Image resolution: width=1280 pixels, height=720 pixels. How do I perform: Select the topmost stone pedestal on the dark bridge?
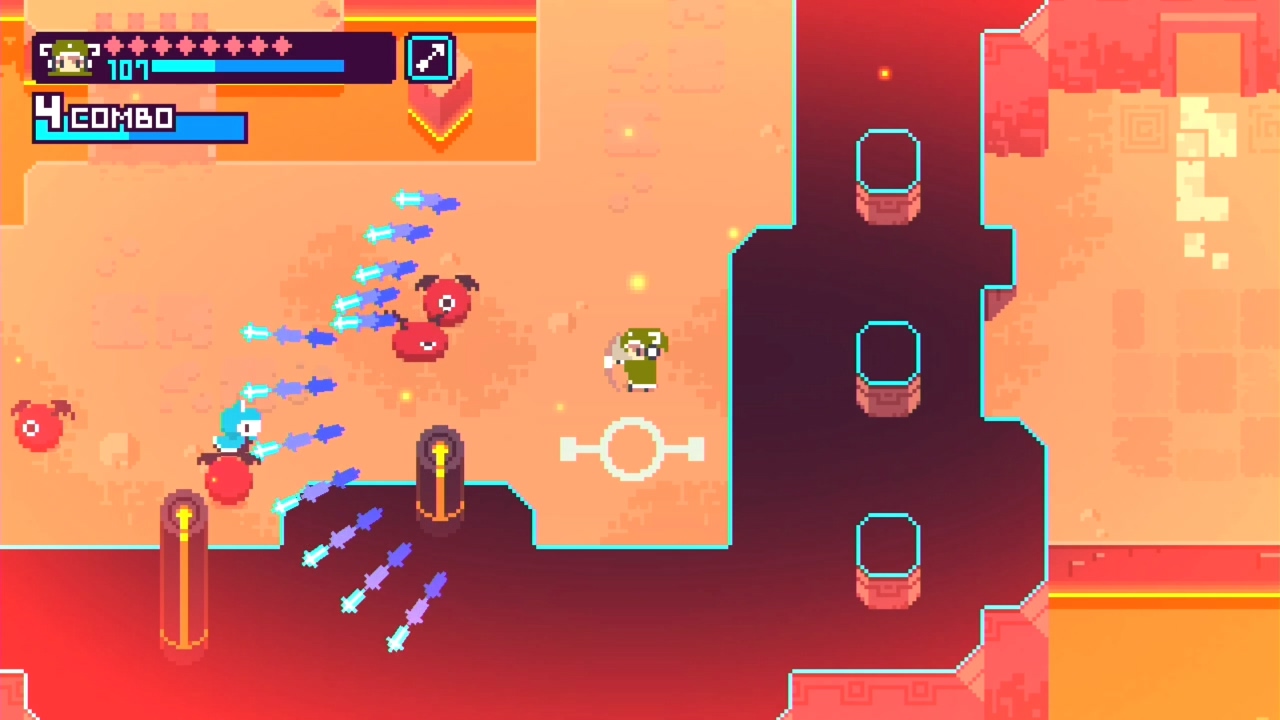888,175
